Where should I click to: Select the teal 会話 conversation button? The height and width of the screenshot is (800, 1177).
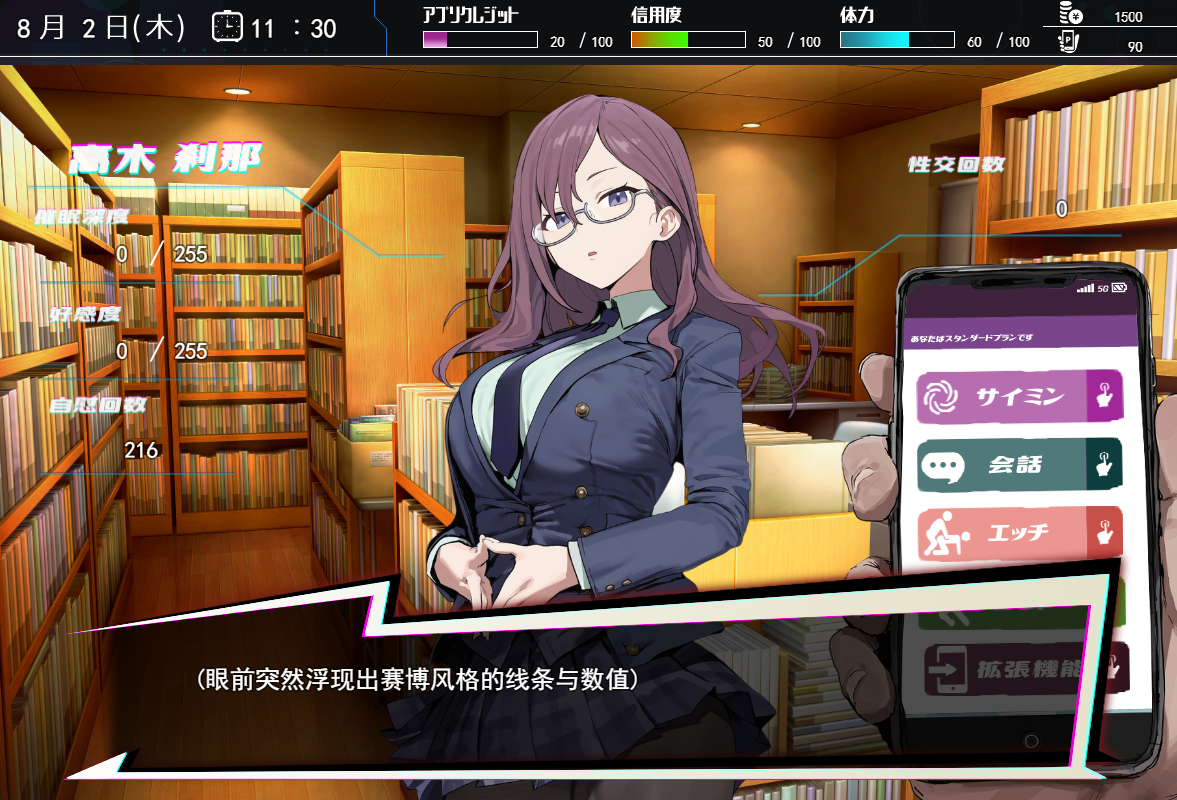(x=1018, y=466)
